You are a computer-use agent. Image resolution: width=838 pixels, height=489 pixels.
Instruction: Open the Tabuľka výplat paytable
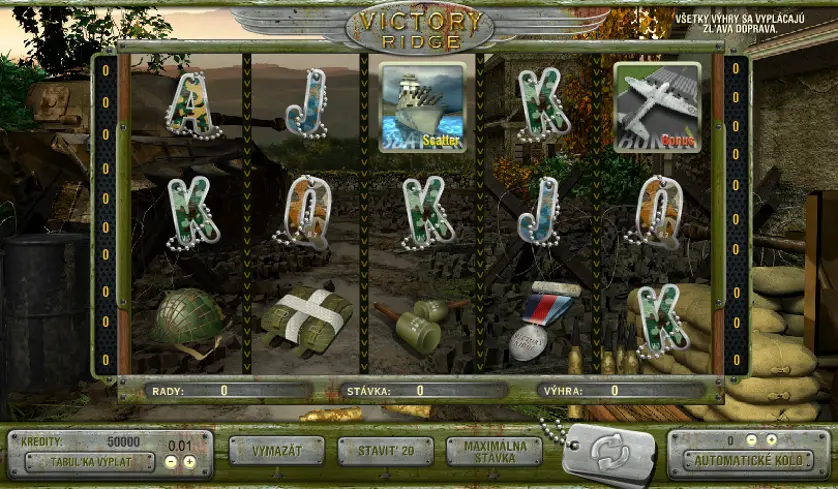click(x=90, y=462)
